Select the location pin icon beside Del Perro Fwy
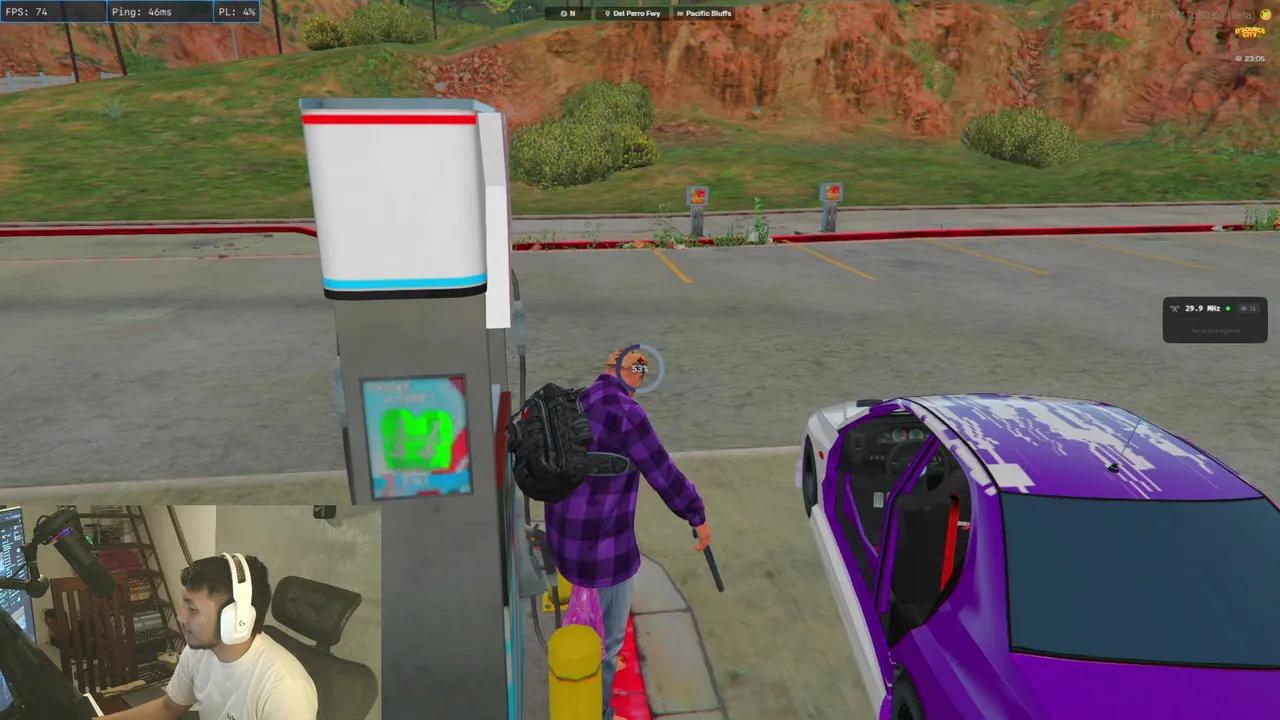1280x720 pixels. 608,13
